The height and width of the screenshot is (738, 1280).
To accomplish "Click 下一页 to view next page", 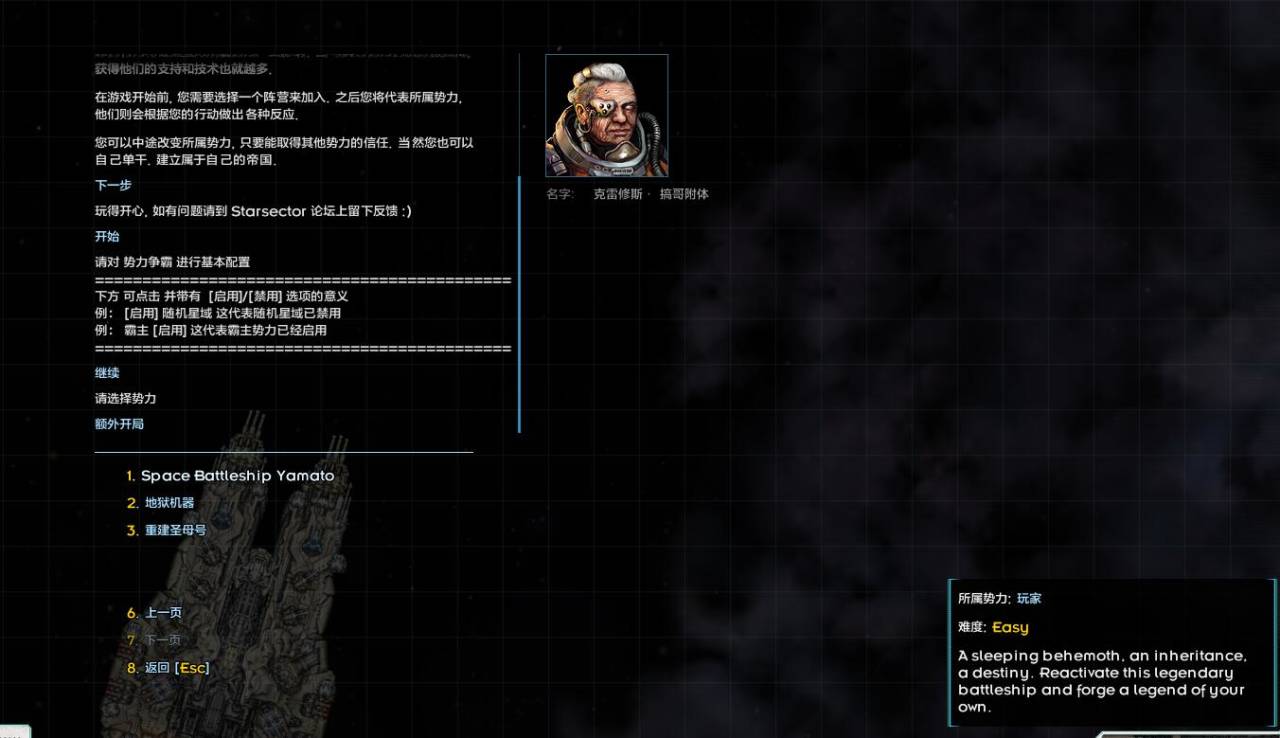I will [162, 639].
